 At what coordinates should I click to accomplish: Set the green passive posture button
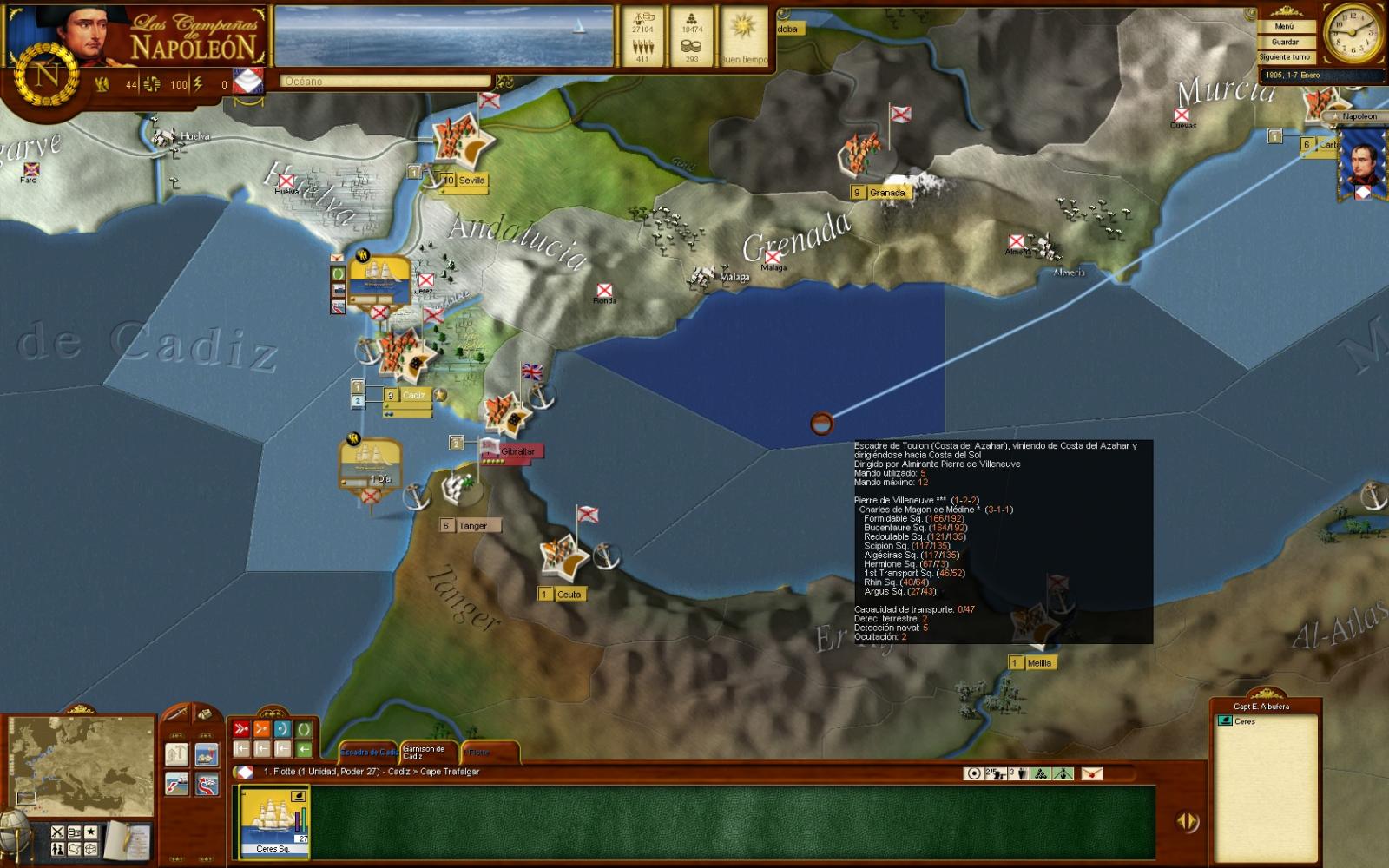[x=304, y=729]
